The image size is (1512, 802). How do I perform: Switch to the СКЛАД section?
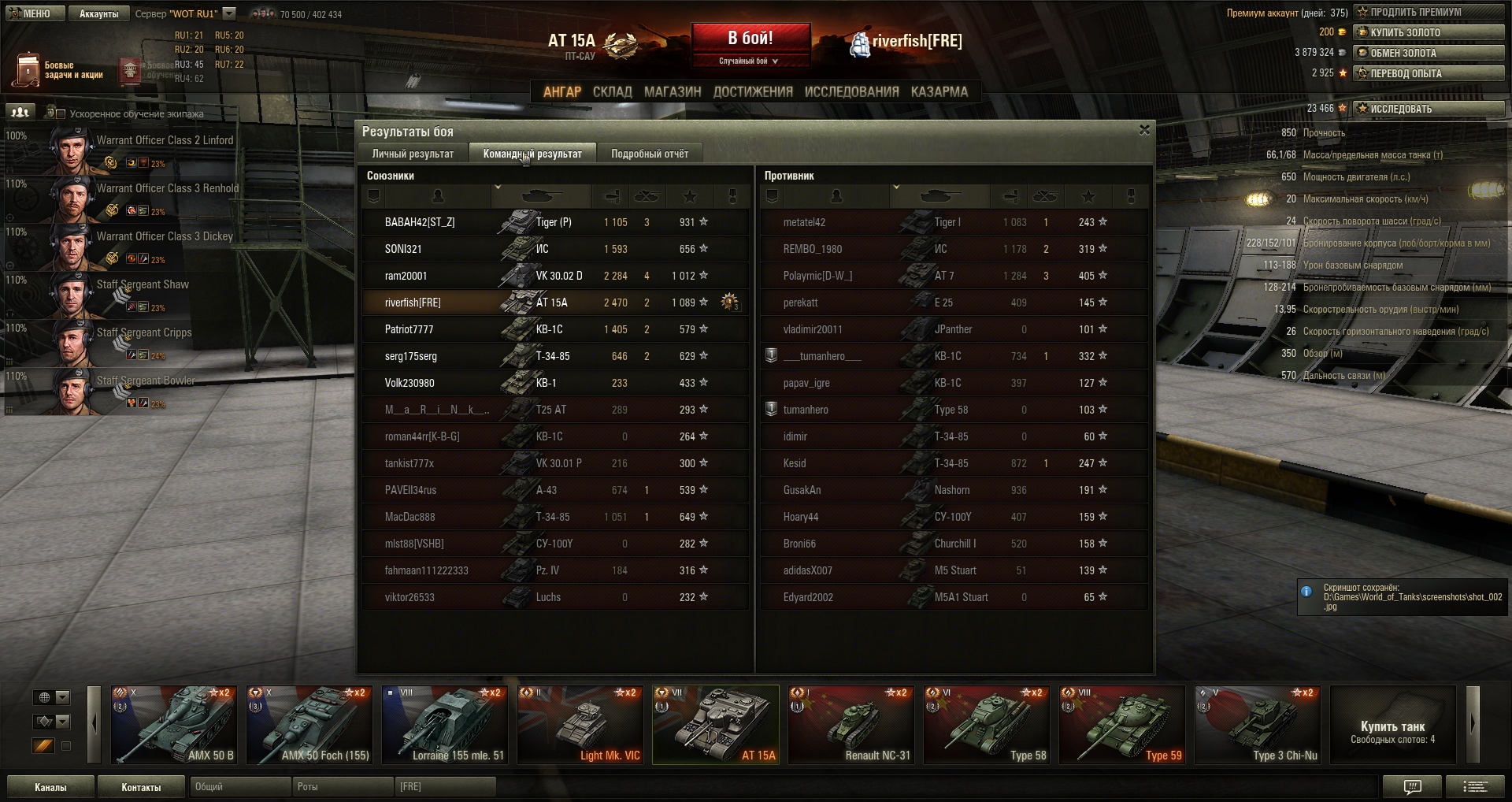(612, 91)
